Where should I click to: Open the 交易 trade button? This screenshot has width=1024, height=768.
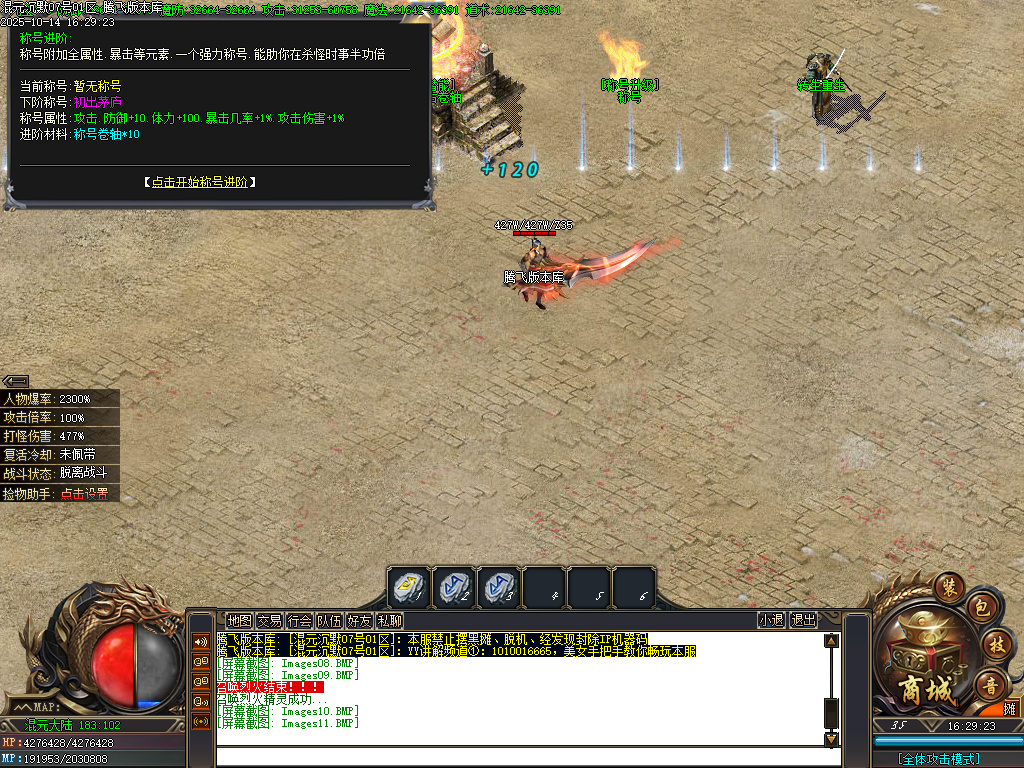269,620
